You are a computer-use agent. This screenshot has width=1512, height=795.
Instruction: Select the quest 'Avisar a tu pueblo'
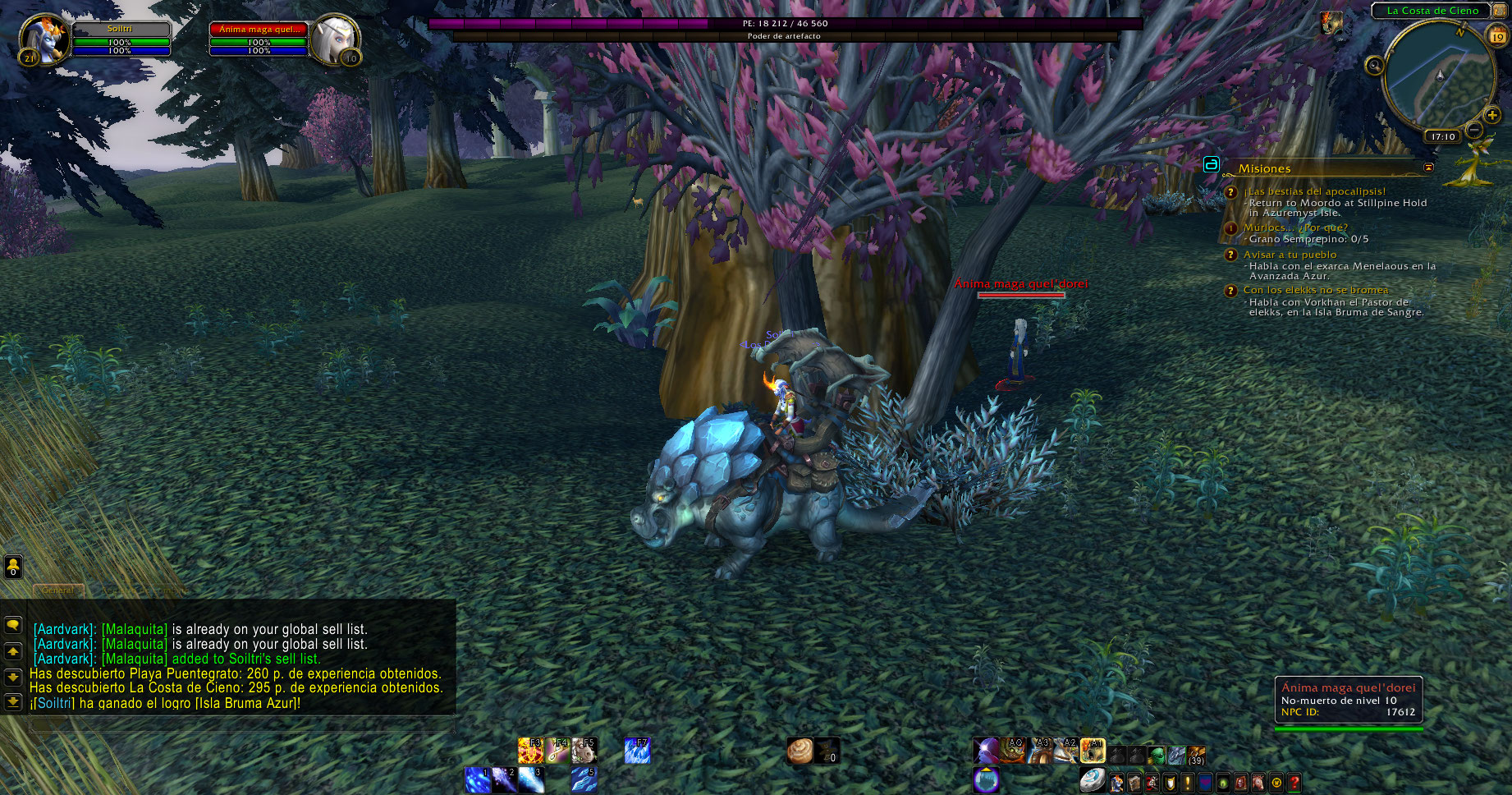(1290, 255)
